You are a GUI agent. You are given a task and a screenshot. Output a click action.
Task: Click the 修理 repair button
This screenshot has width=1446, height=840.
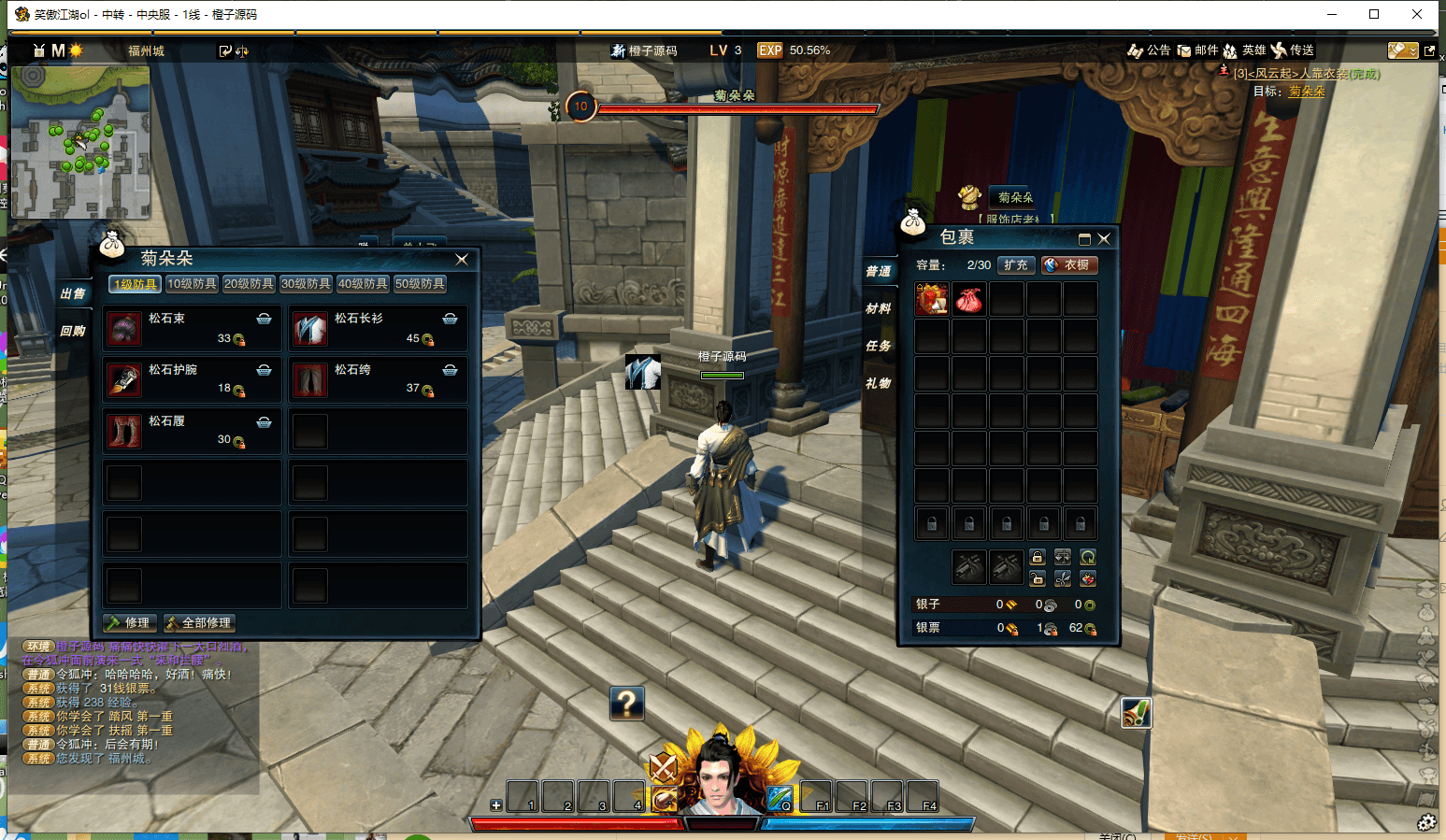click(129, 623)
